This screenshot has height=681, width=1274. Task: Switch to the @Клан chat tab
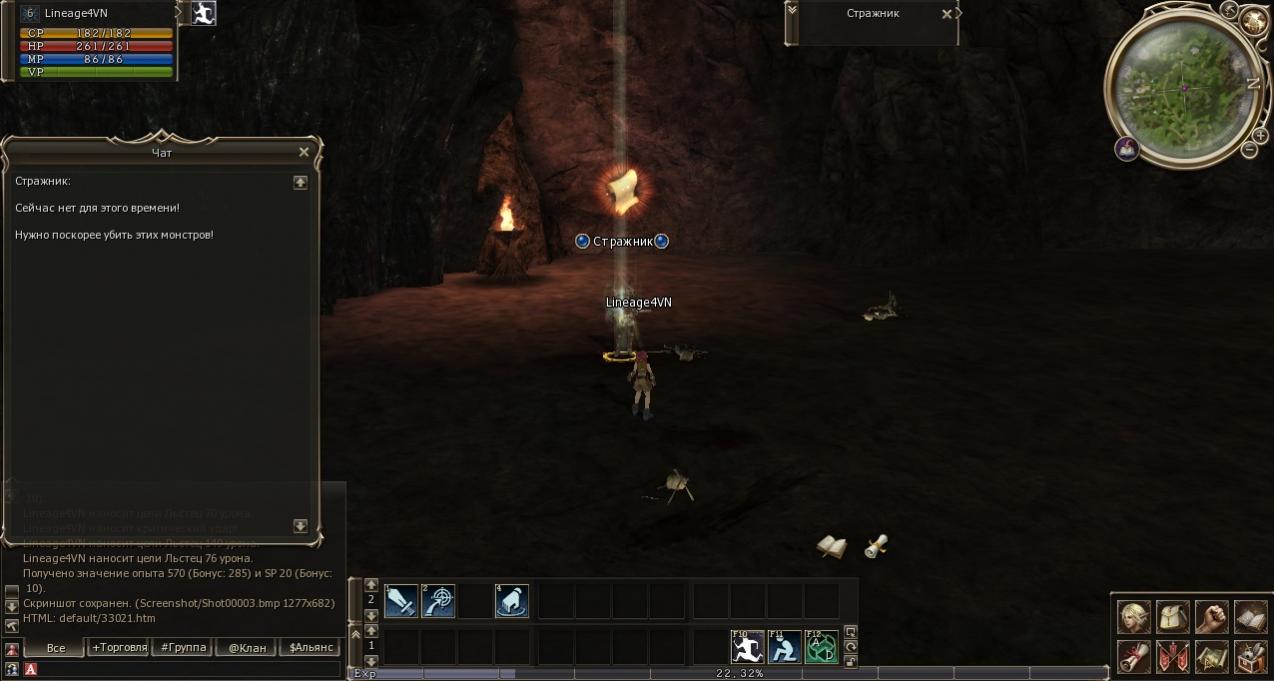pos(247,648)
